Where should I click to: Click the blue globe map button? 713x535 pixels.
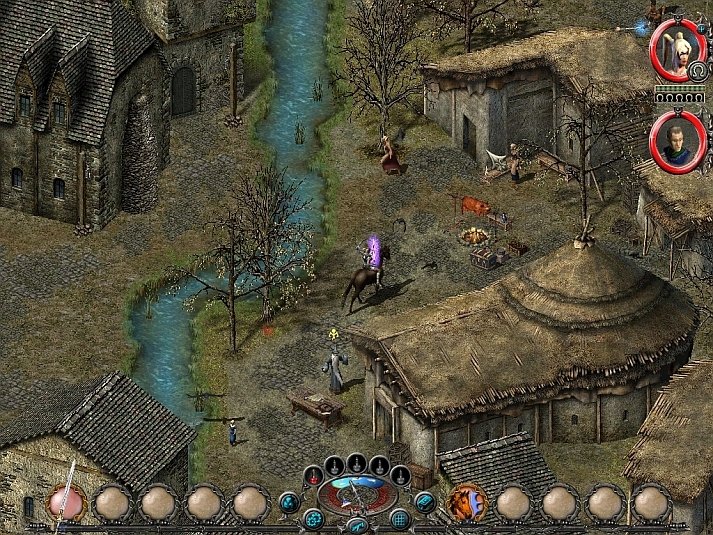[x=289, y=501]
